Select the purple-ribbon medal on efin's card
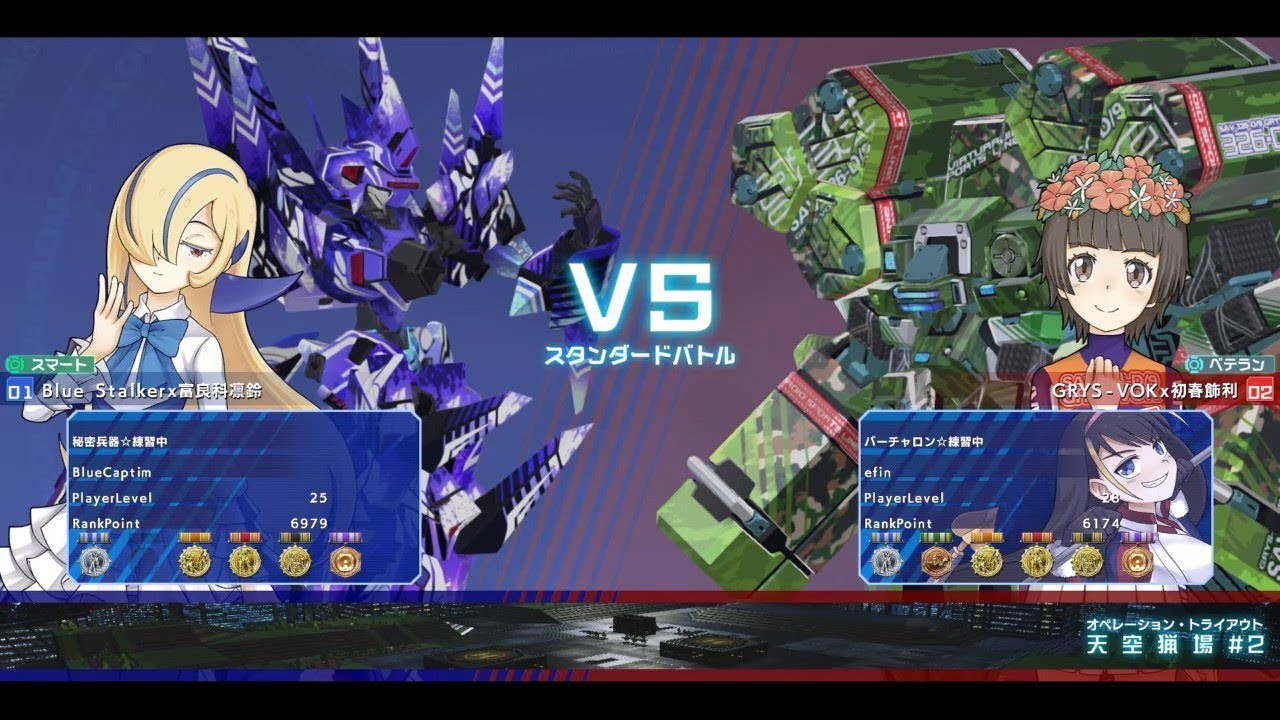 pyautogui.click(x=1139, y=560)
